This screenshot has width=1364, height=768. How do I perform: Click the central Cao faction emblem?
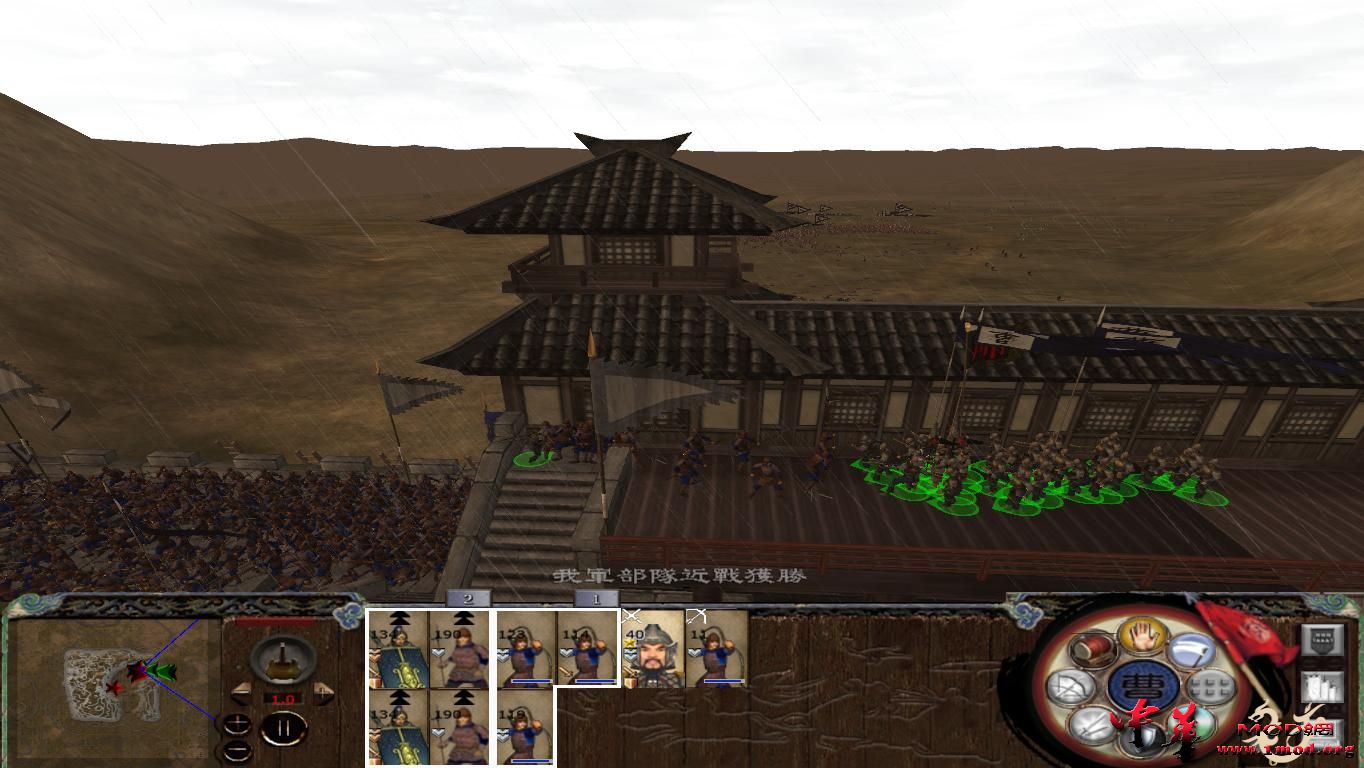(1143, 685)
